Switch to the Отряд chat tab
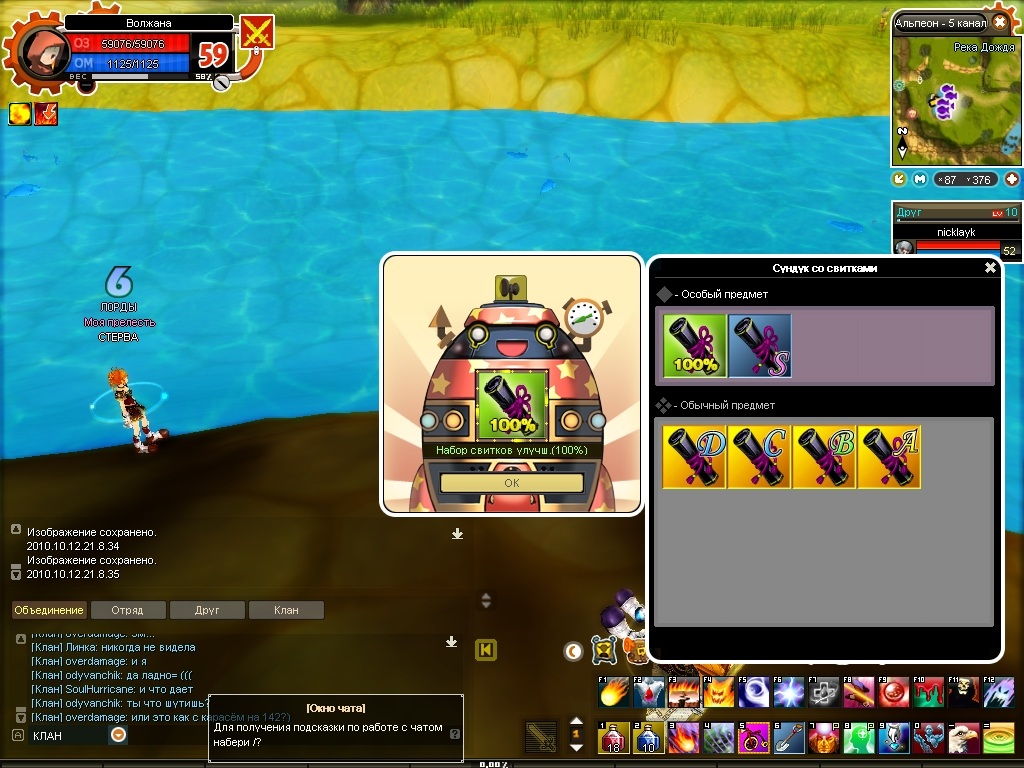 128,610
